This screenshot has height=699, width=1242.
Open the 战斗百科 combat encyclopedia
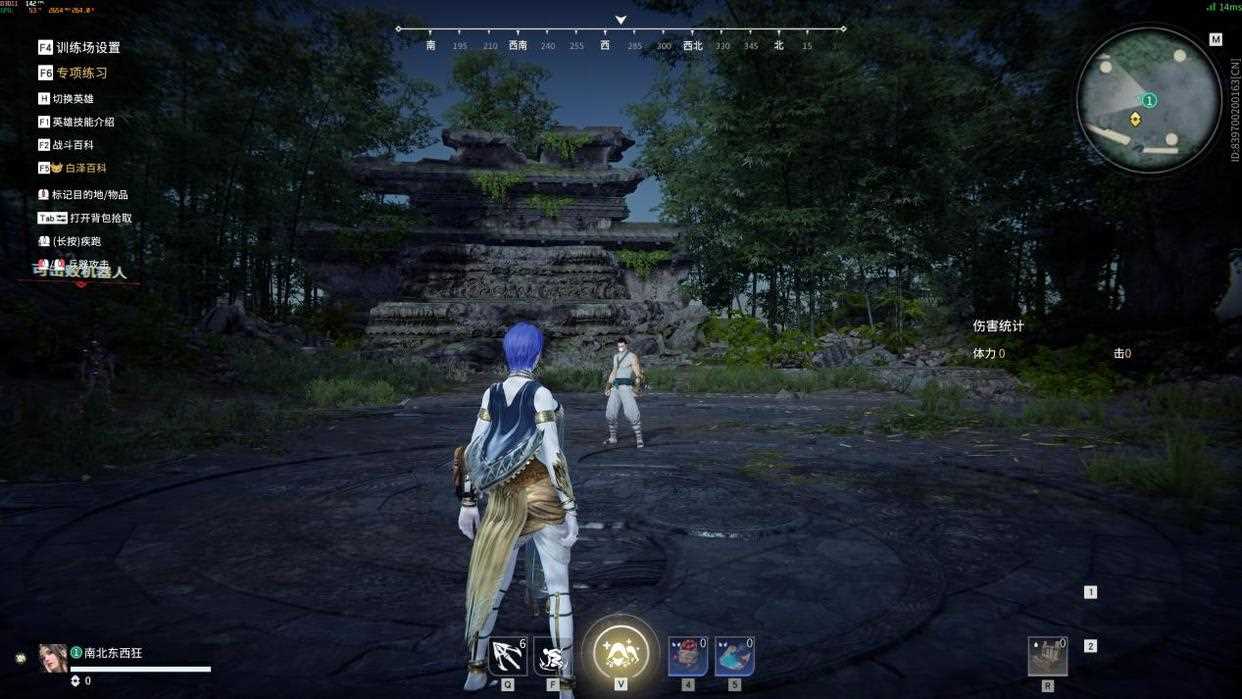click(x=72, y=145)
